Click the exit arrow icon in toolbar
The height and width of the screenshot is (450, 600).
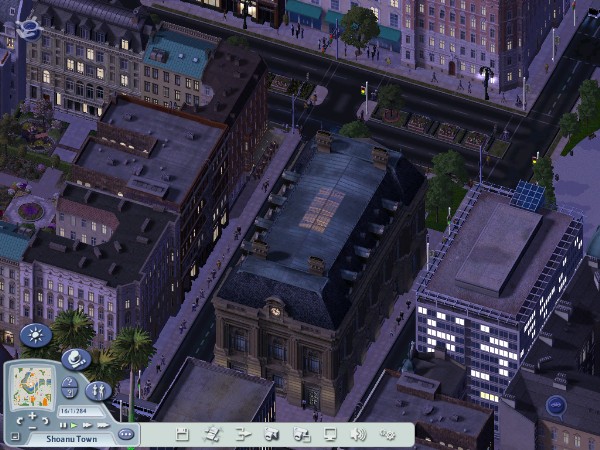241,434
